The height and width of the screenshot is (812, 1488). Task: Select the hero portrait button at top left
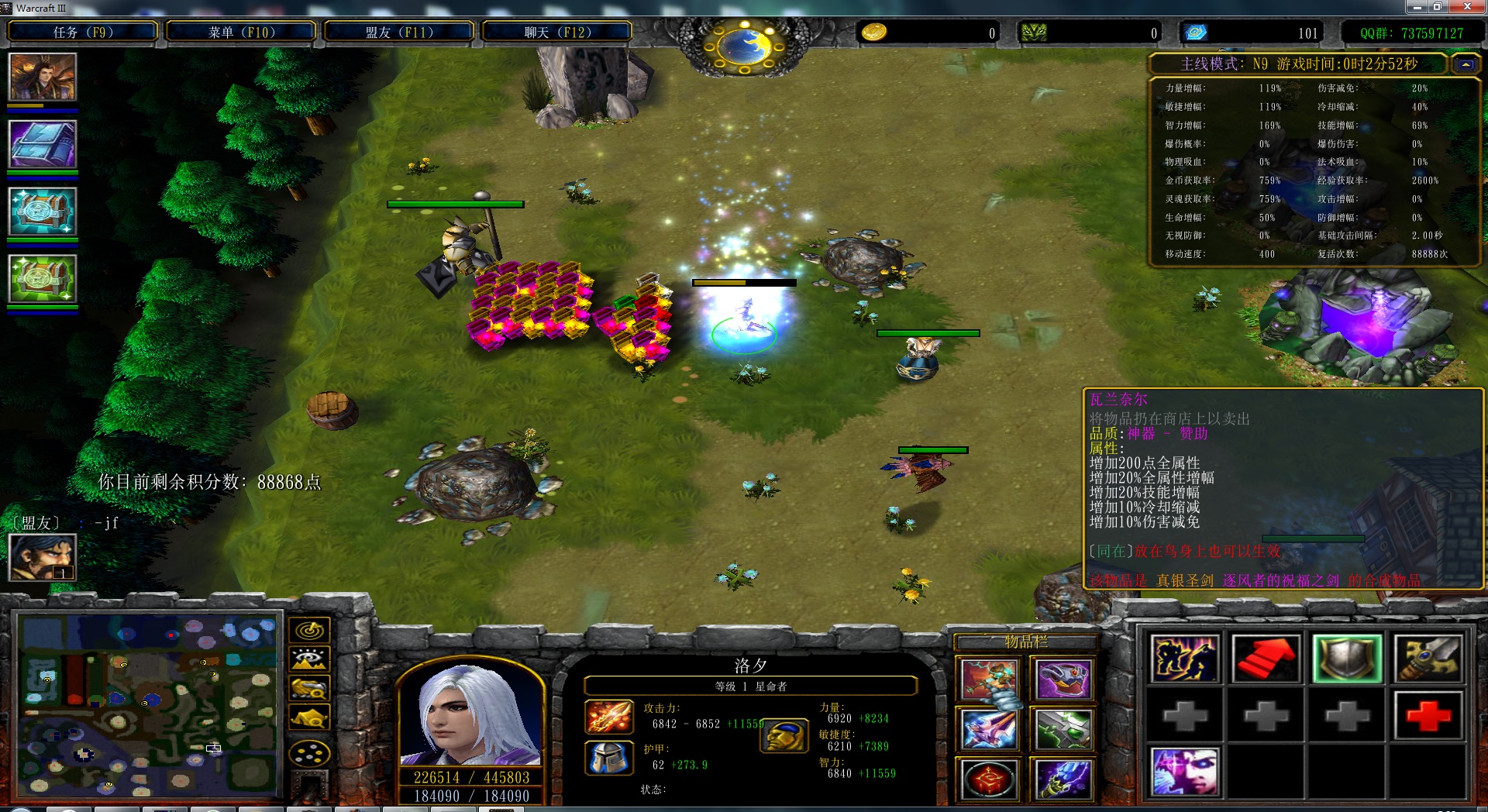[43, 77]
